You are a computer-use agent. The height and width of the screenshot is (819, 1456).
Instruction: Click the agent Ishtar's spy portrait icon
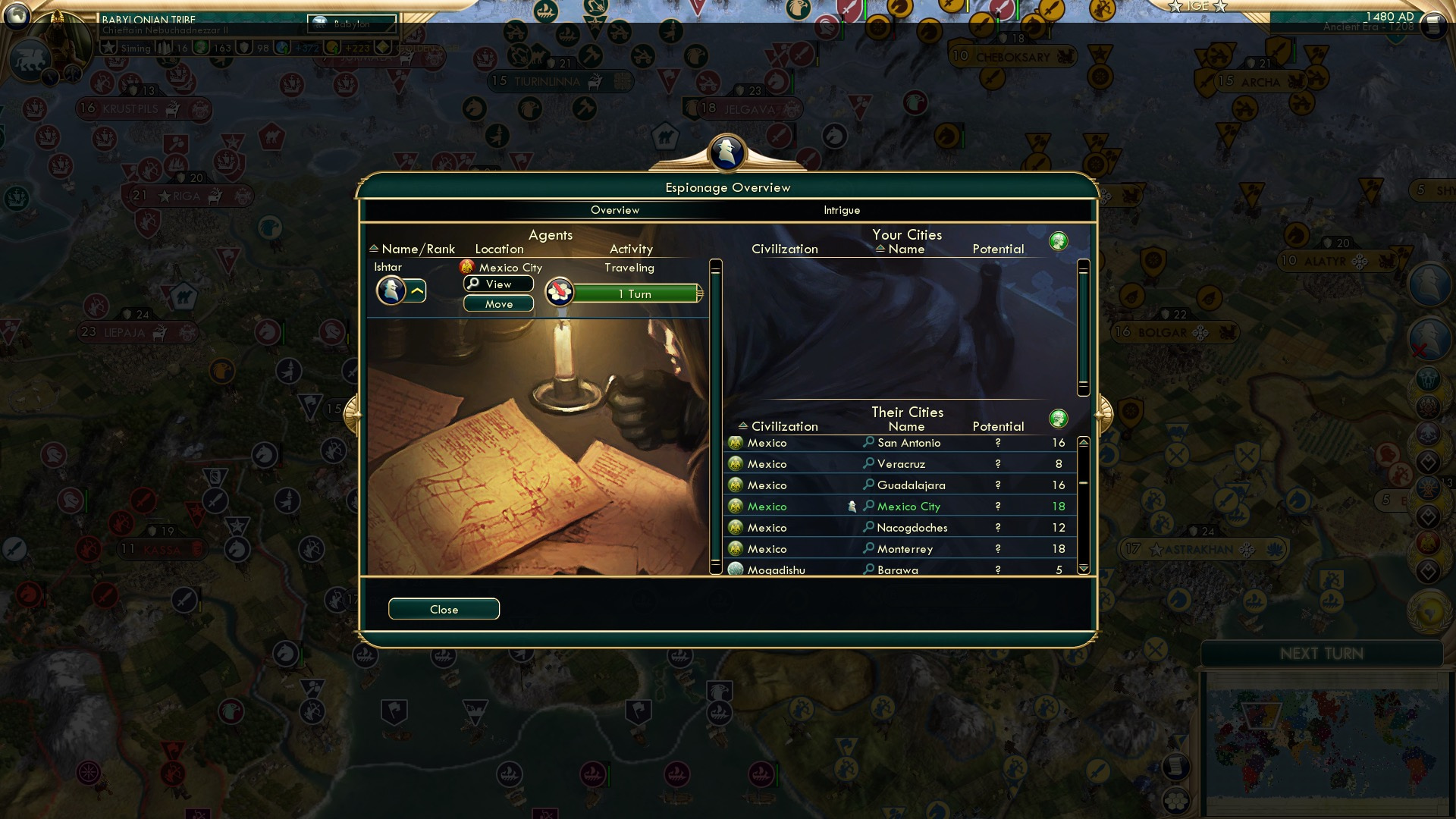coord(392,290)
